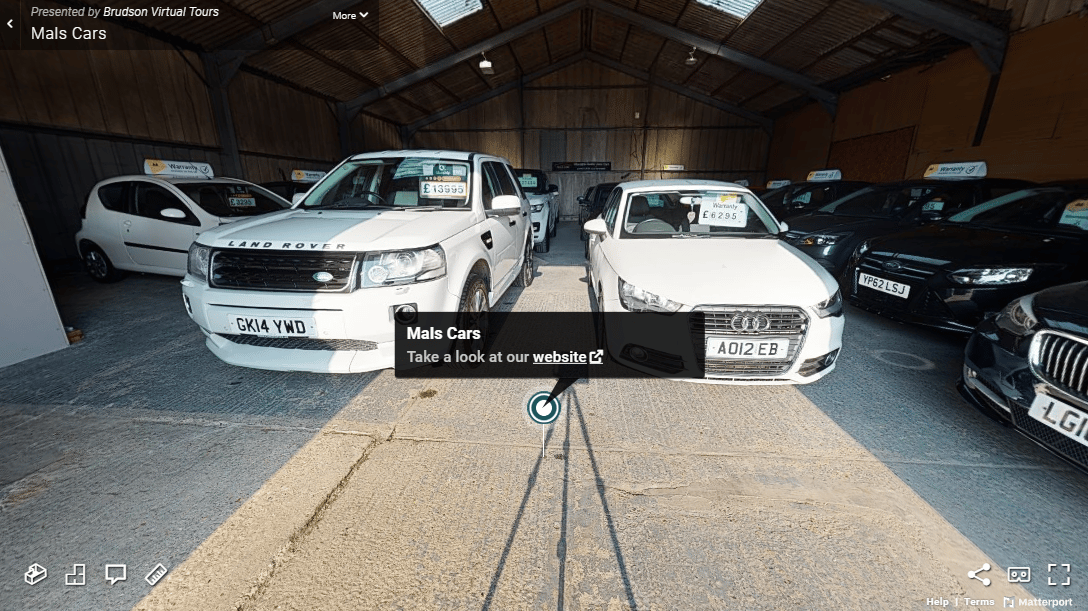Switch to dollhouse view
This screenshot has width=1088, height=611.
[36, 574]
